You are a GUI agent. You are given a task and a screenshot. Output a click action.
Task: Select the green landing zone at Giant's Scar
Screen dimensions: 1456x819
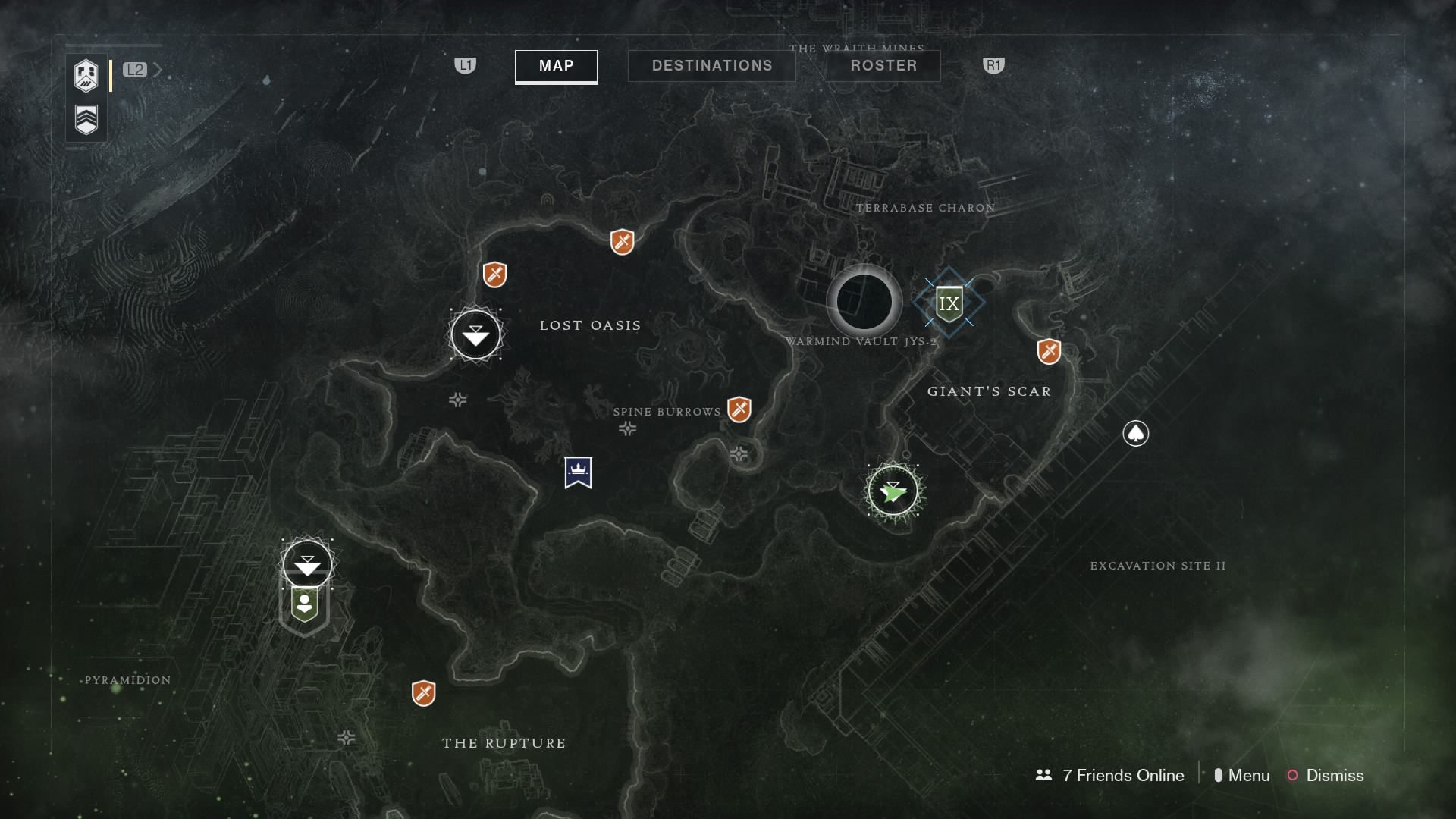coord(893,491)
